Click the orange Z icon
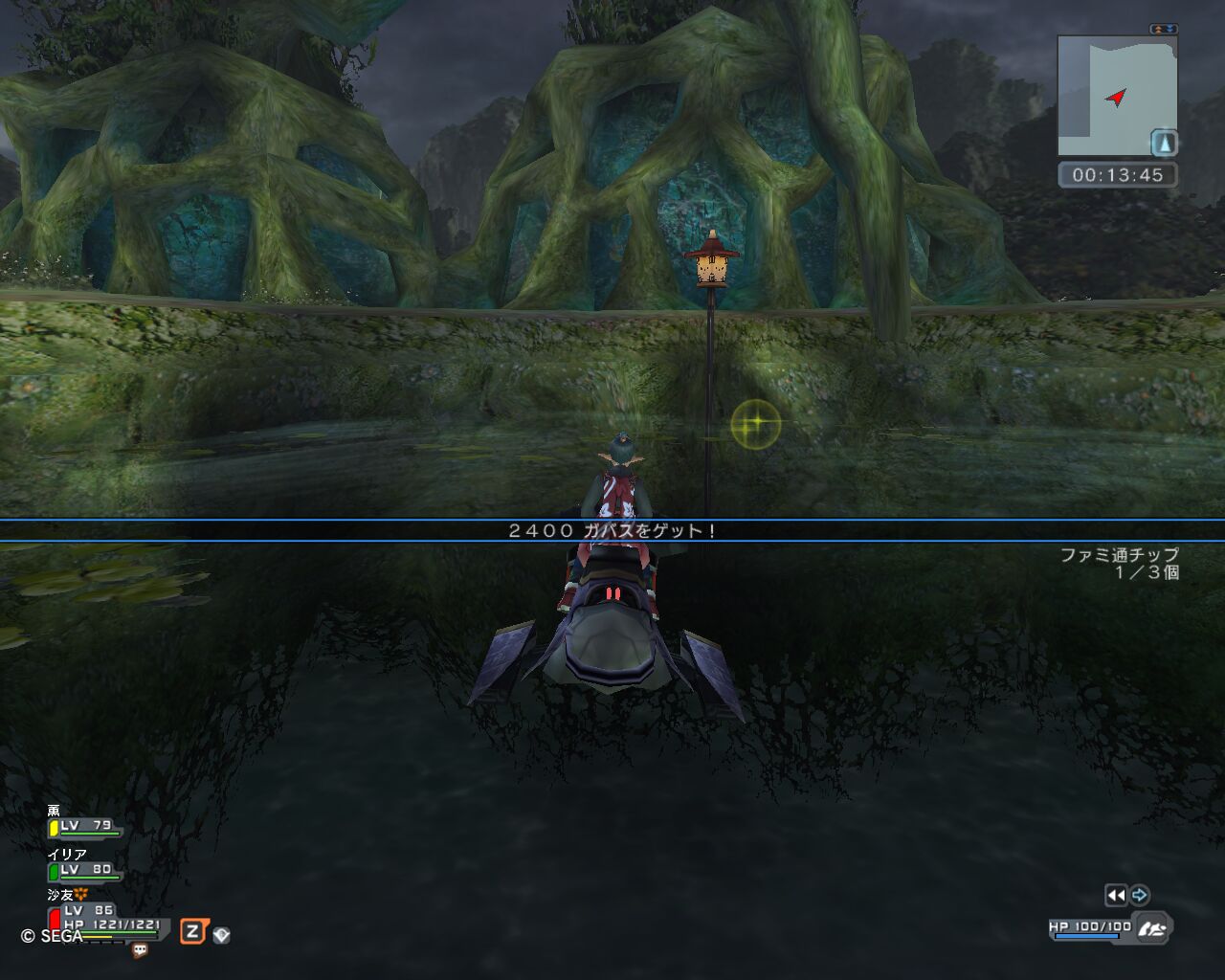The image size is (1225, 980). [192, 931]
